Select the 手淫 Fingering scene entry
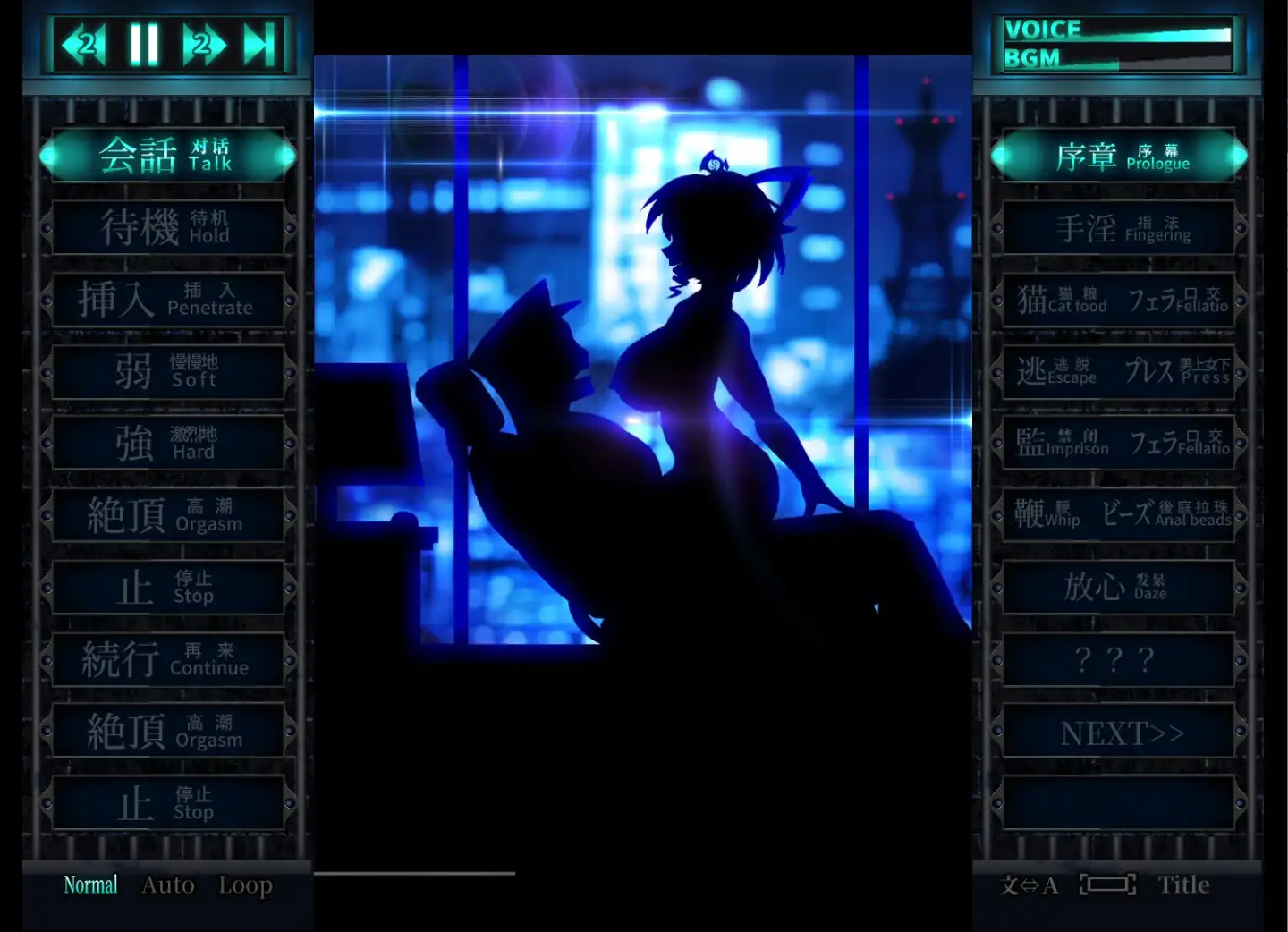This screenshot has width=1288, height=932. 1118,226
